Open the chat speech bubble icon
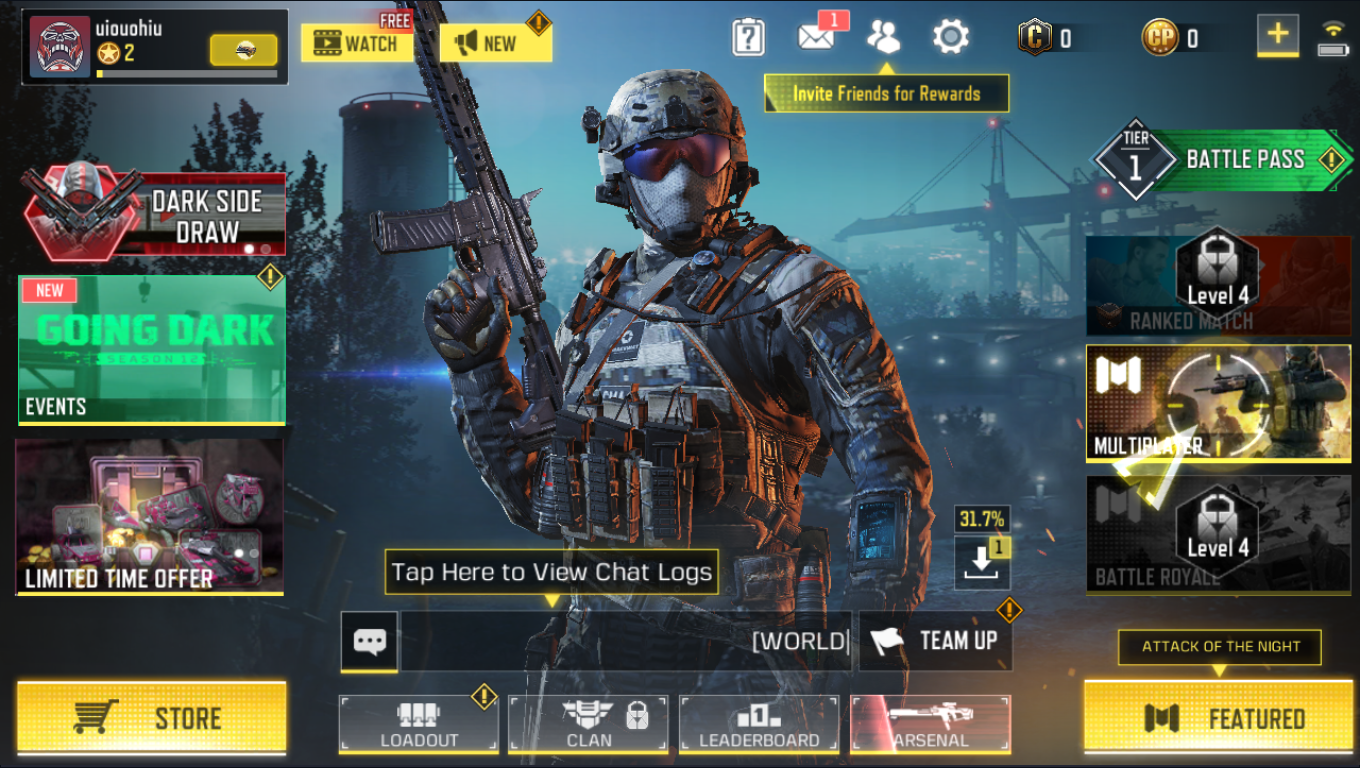 pos(369,641)
